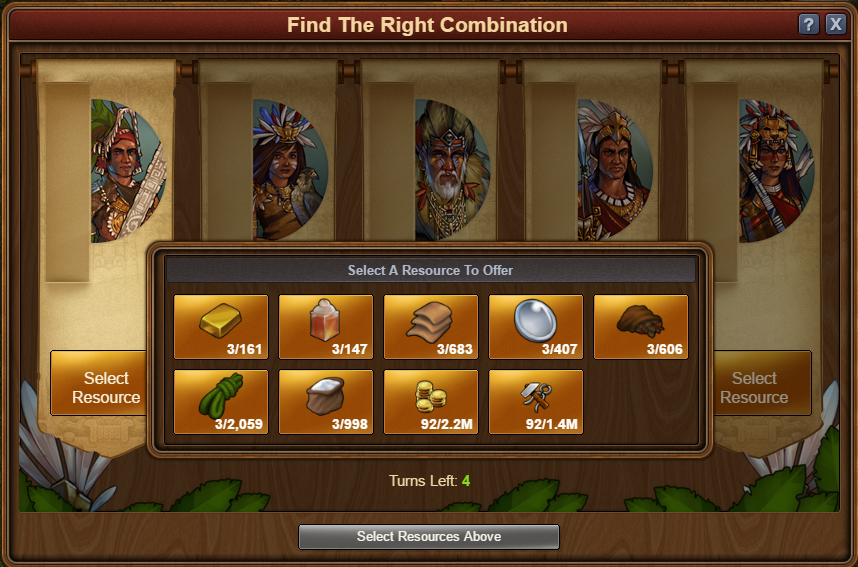Pick the brown hide resource
Image resolution: width=858 pixels, height=567 pixels.
coord(641,326)
